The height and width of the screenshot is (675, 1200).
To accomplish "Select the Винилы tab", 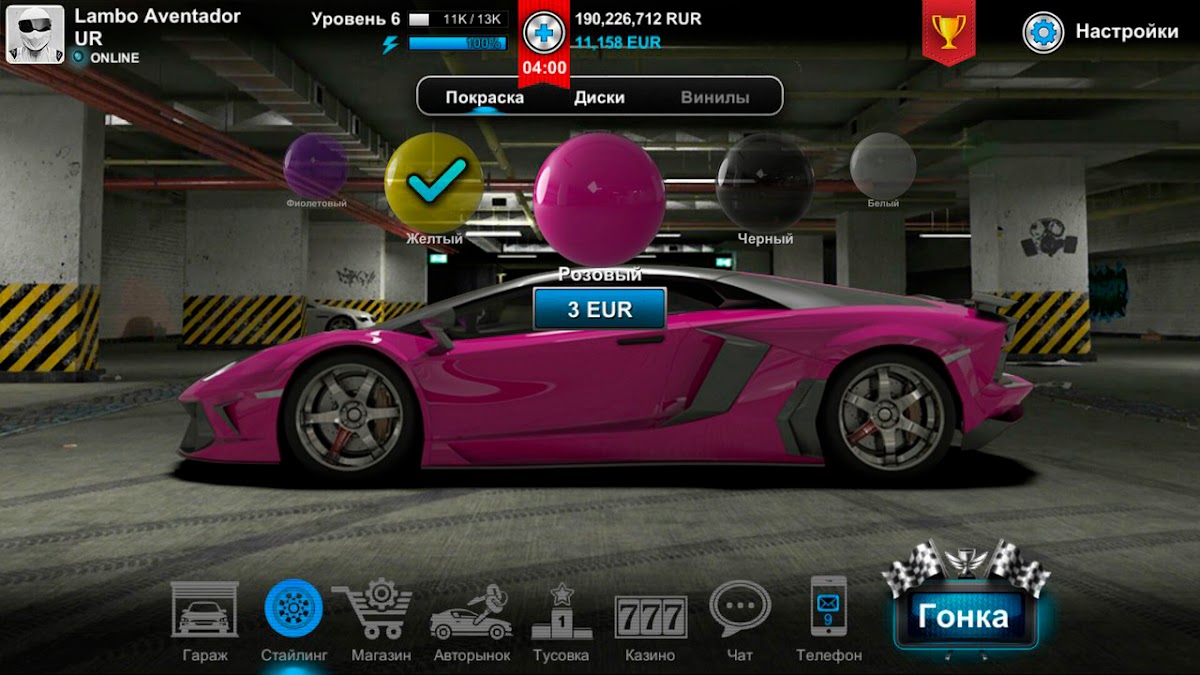I will 715,97.
